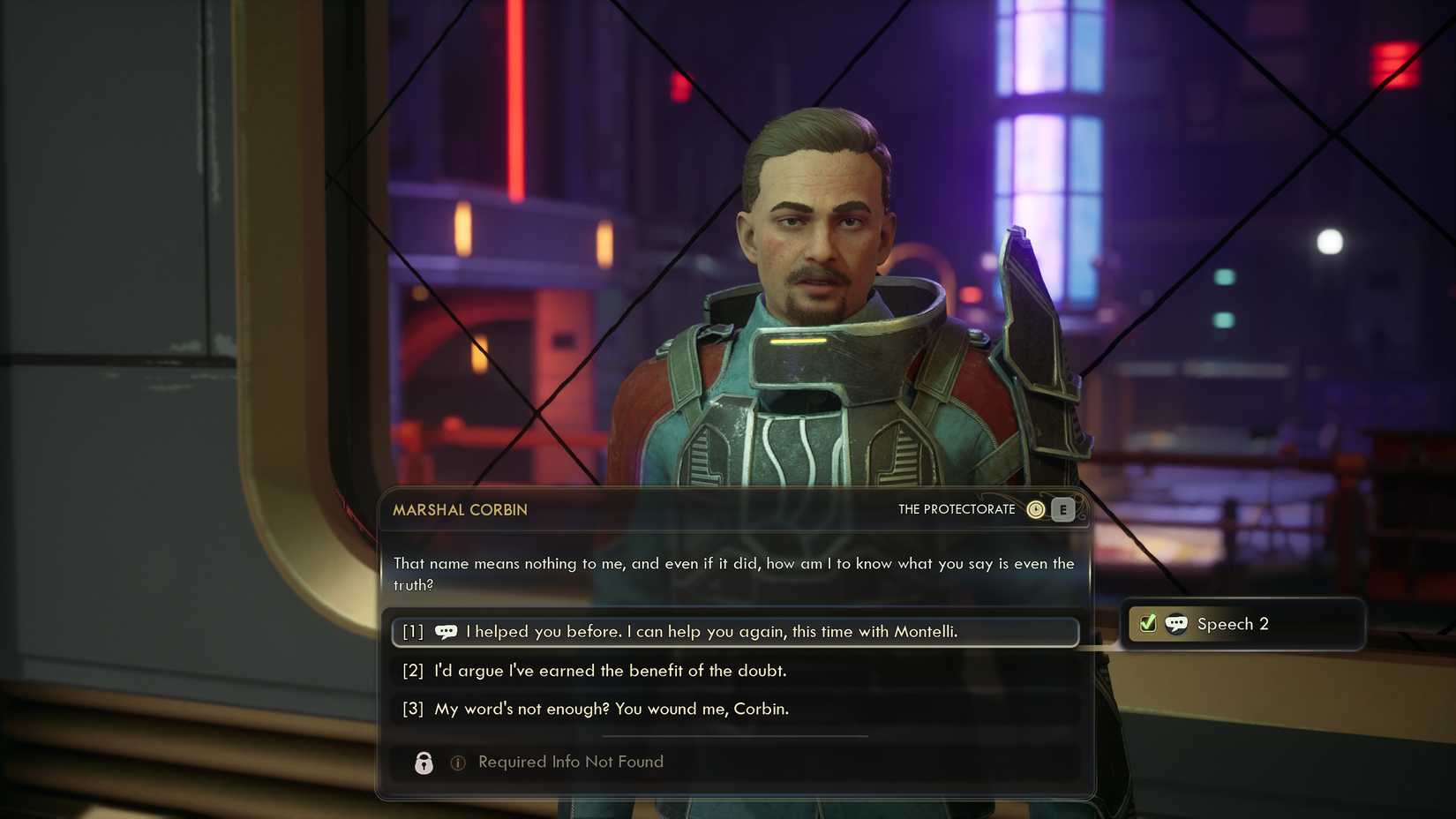
Task: Pick option 3 saying You wound me, Corbin
Action: (612, 709)
